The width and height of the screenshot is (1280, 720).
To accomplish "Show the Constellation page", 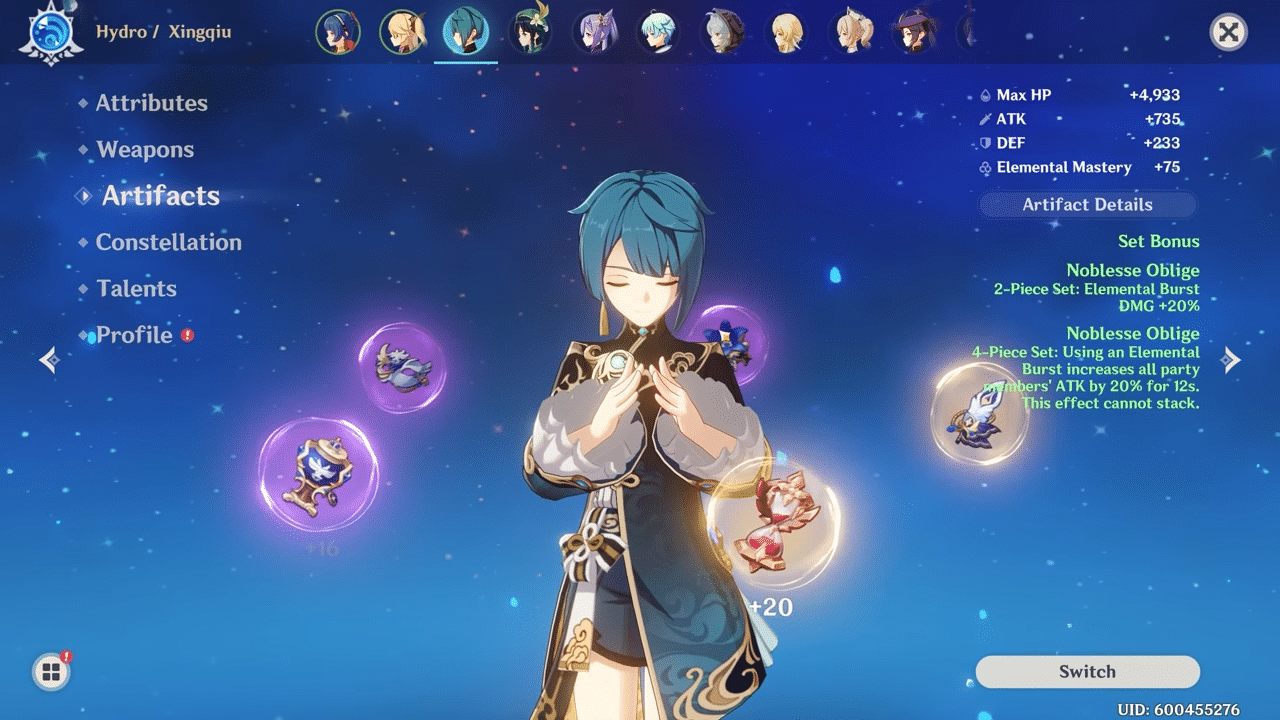I will 168,242.
